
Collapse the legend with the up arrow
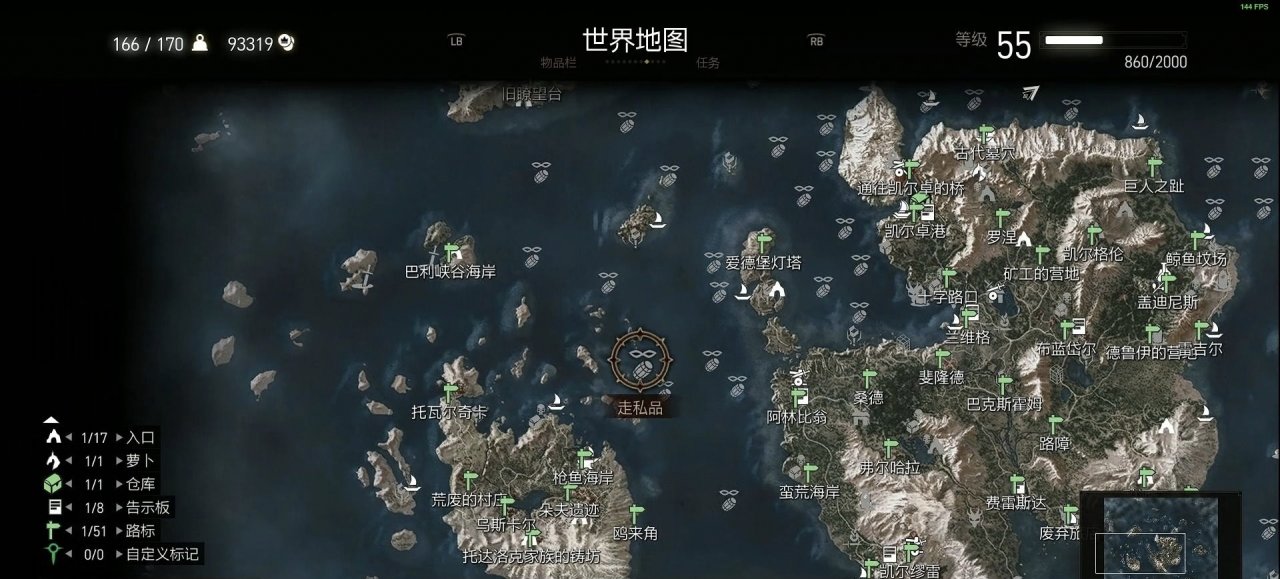pos(52,421)
